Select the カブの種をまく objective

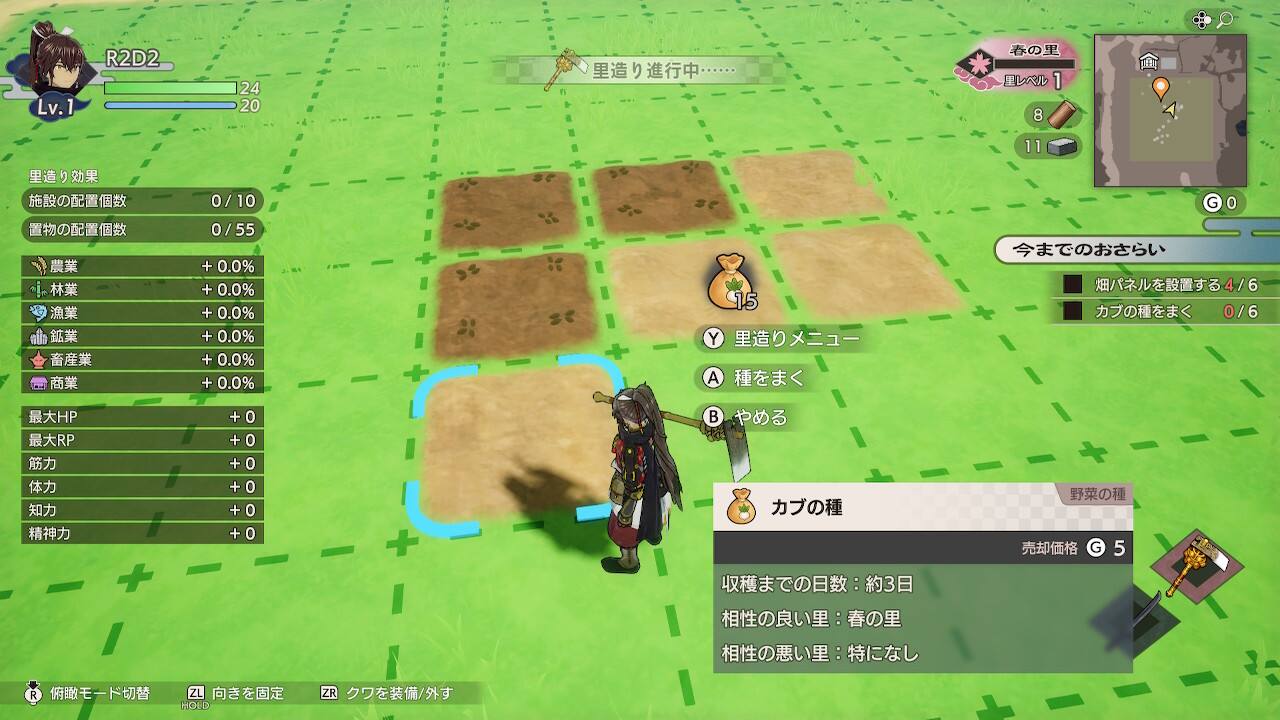(x=1158, y=312)
